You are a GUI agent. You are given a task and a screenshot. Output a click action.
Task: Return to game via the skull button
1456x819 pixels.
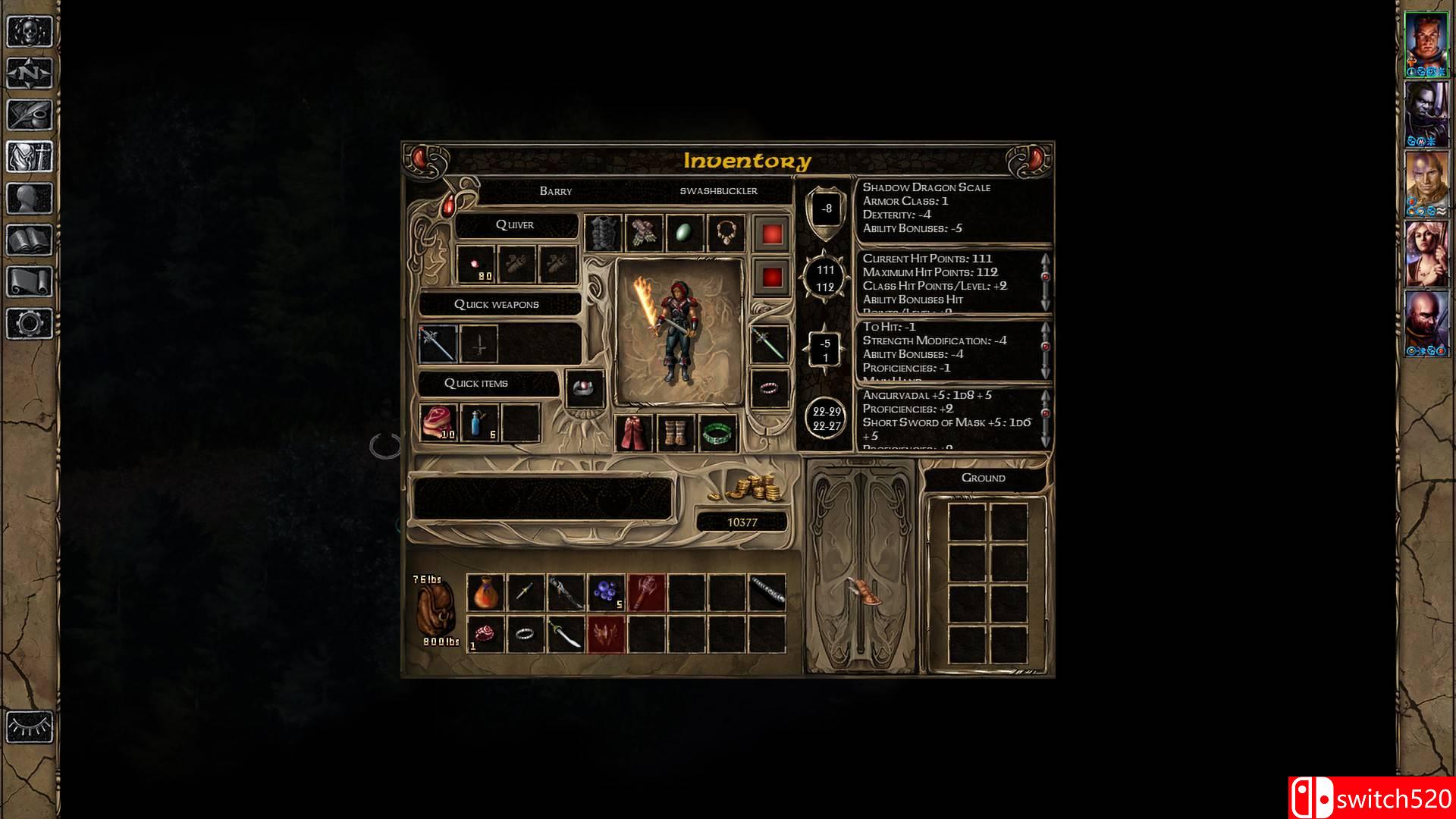pos(30,32)
